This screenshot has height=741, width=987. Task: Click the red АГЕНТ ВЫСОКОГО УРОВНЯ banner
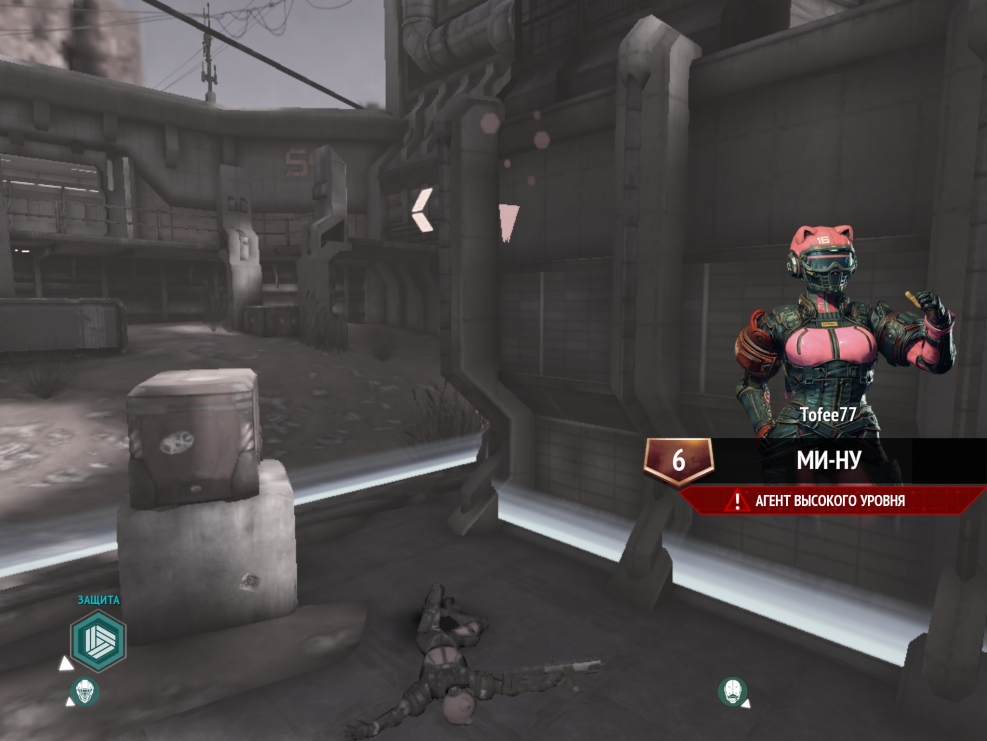point(830,501)
